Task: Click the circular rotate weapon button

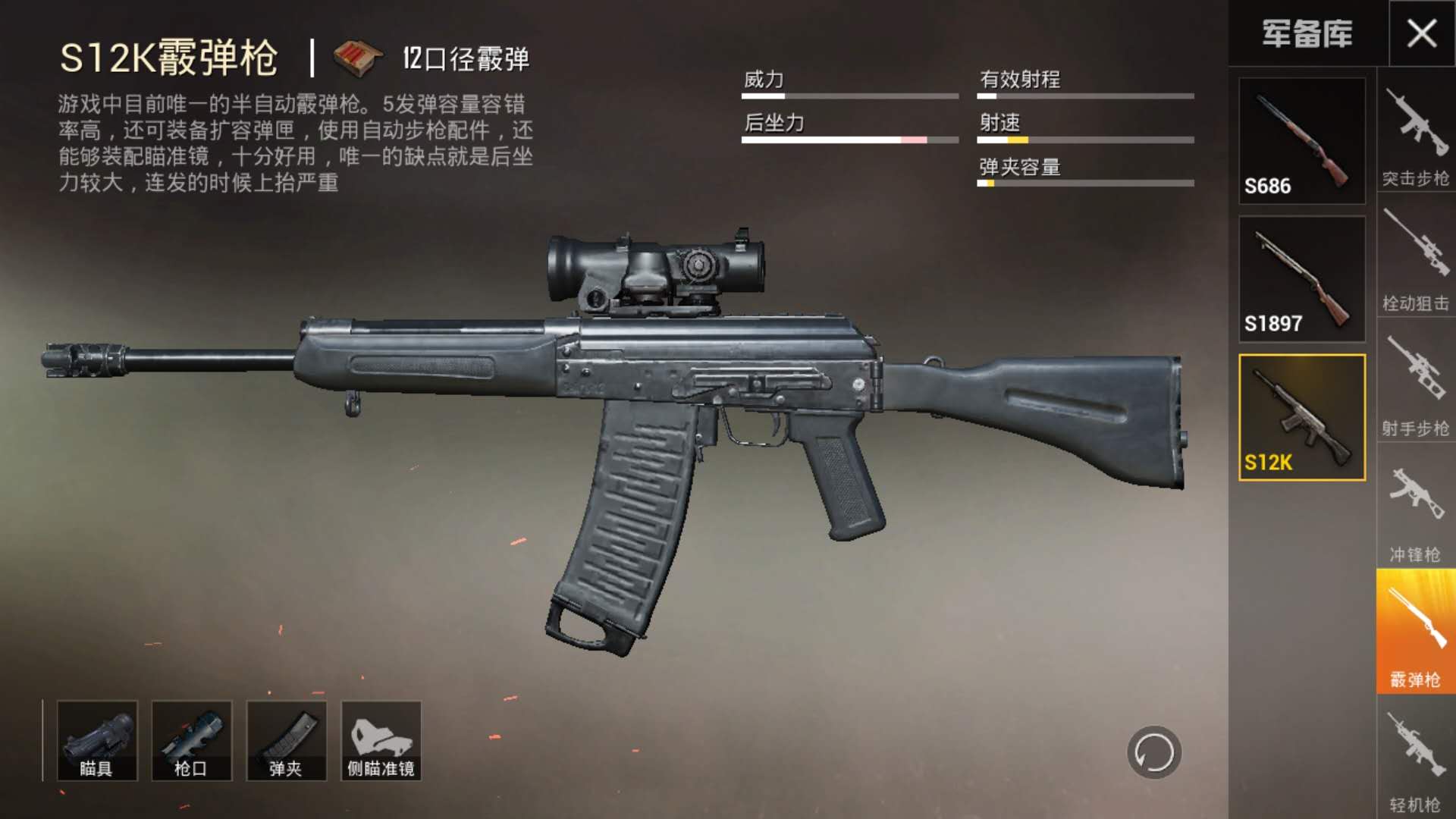Action: (x=1154, y=753)
